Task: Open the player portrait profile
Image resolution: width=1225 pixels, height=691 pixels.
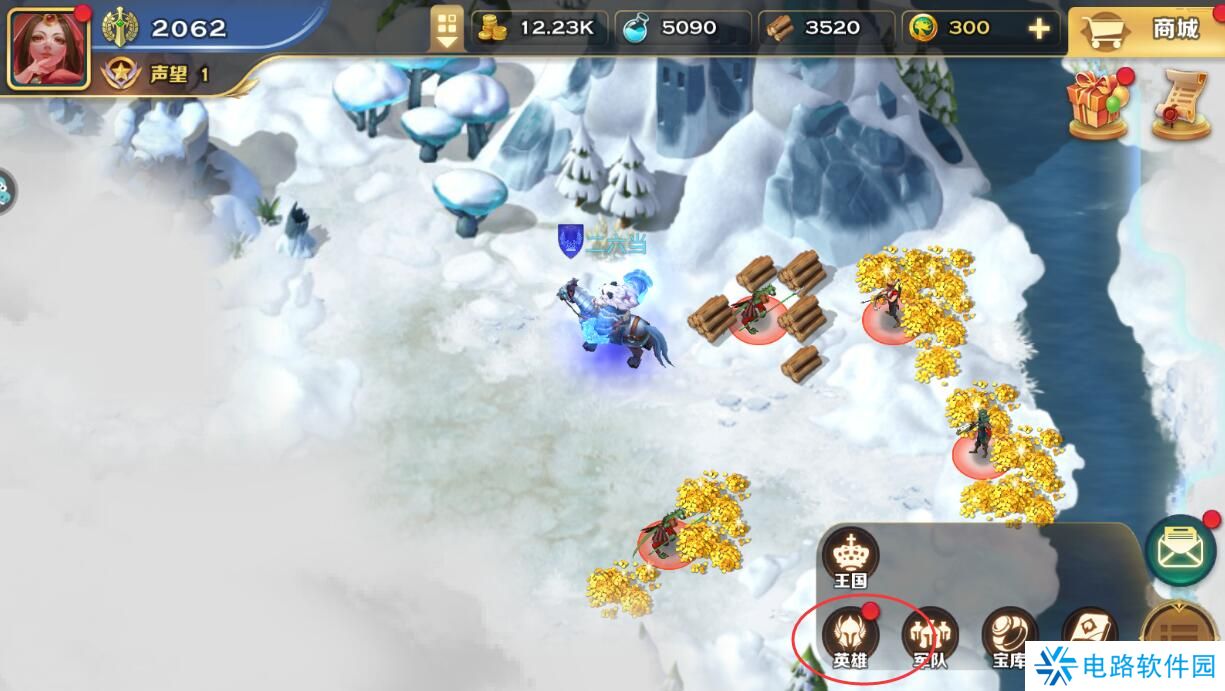Action: click(x=48, y=47)
